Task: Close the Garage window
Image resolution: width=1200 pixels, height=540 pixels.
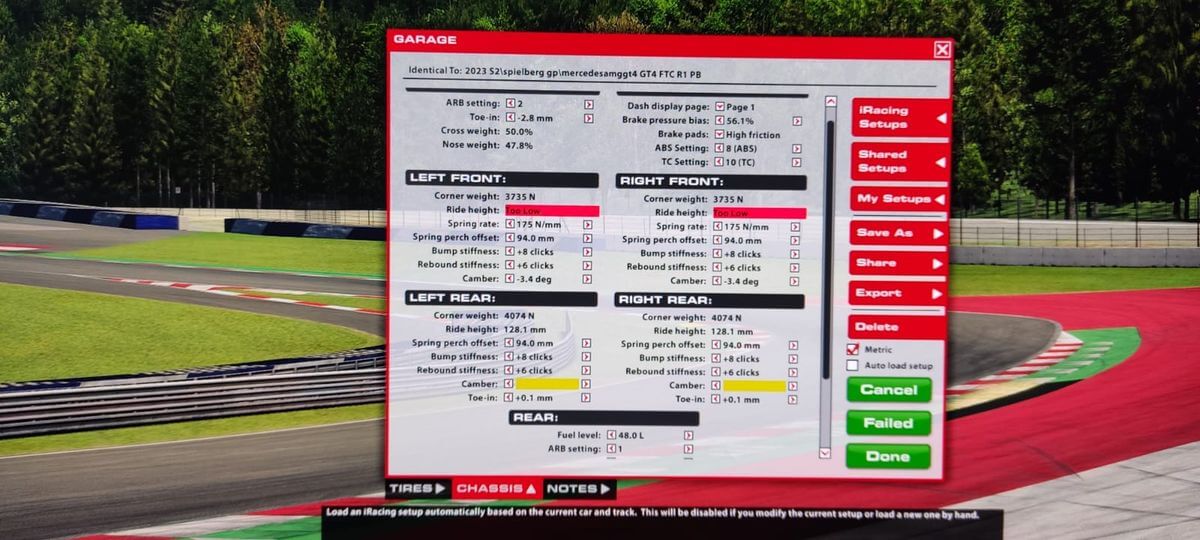Action: [x=942, y=49]
